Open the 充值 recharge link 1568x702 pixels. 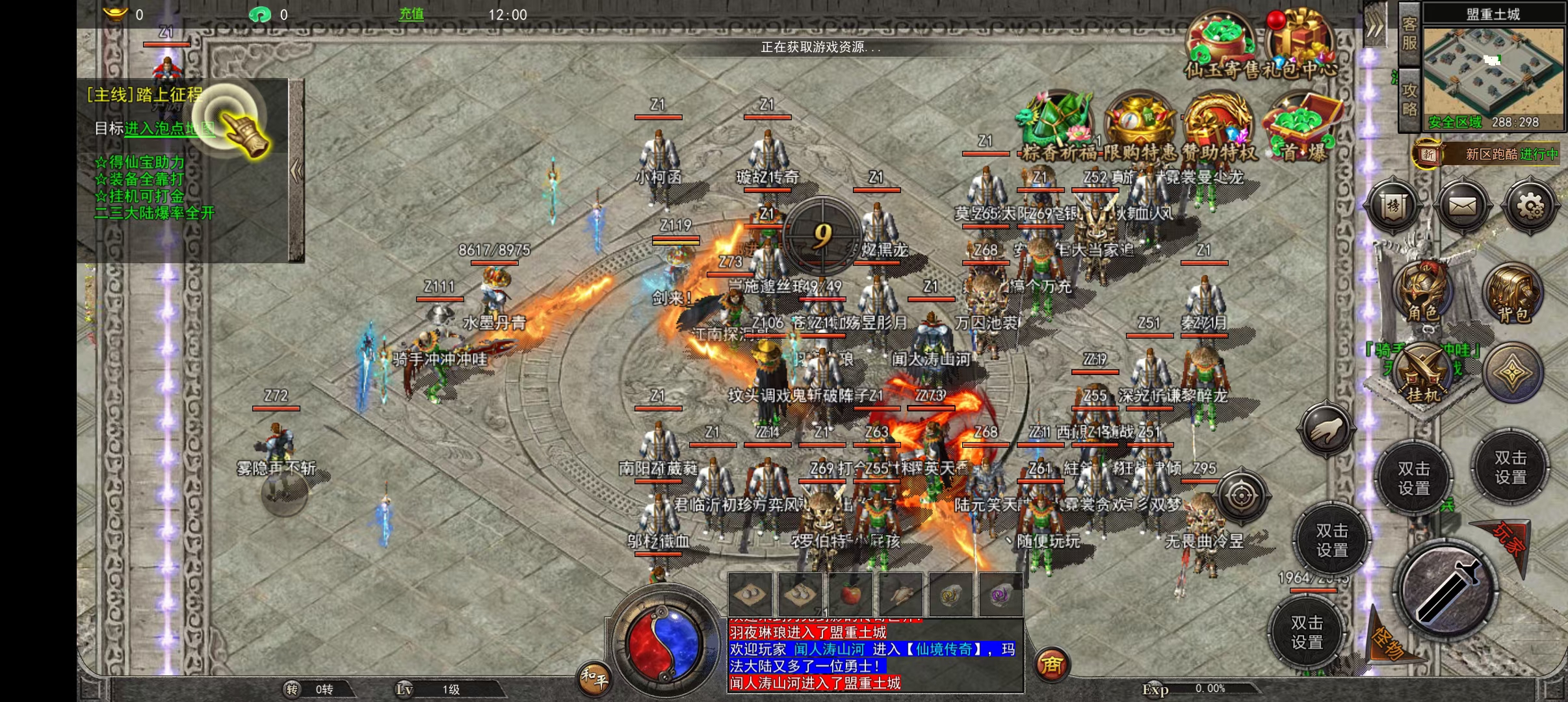tap(411, 14)
